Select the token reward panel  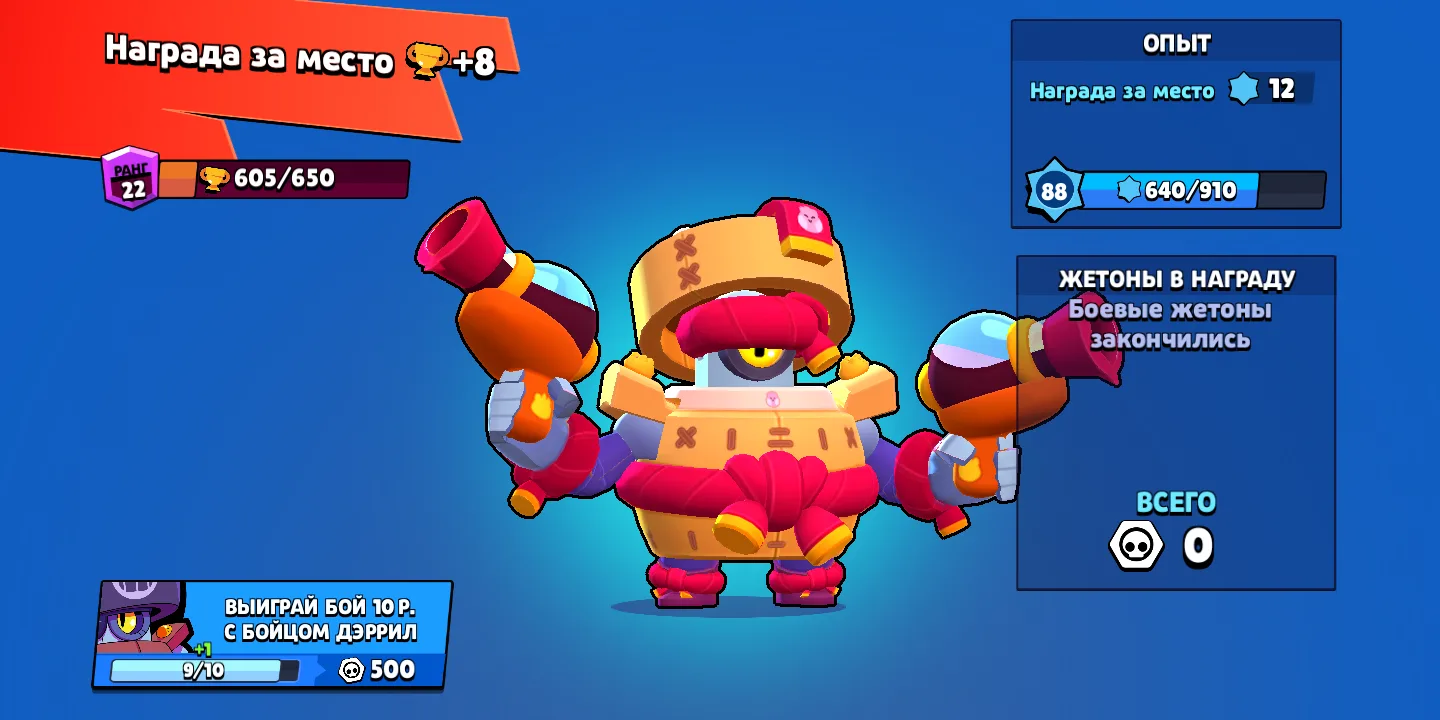tap(1175, 422)
